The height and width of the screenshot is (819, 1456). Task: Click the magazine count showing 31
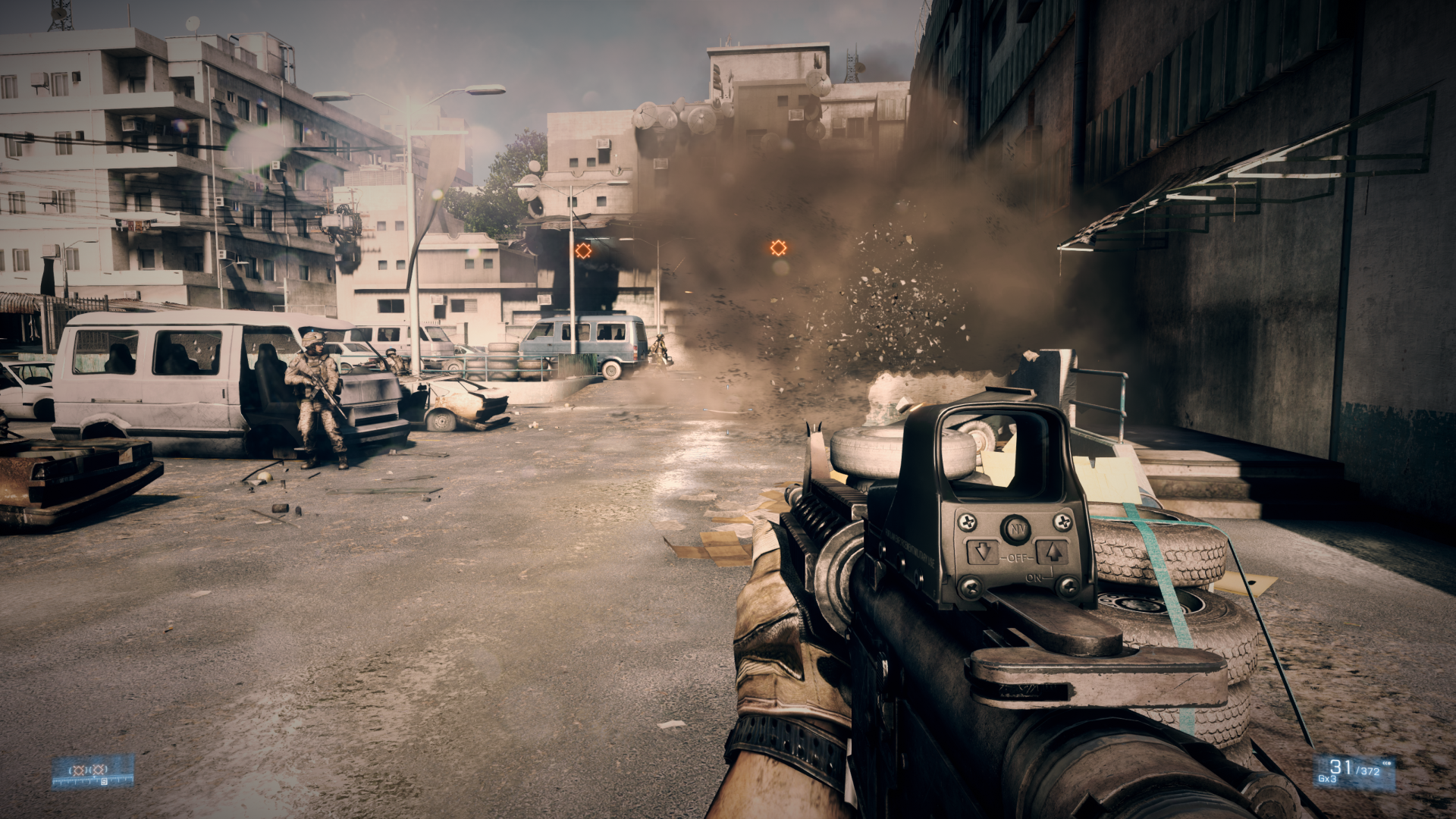pos(1341,767)
